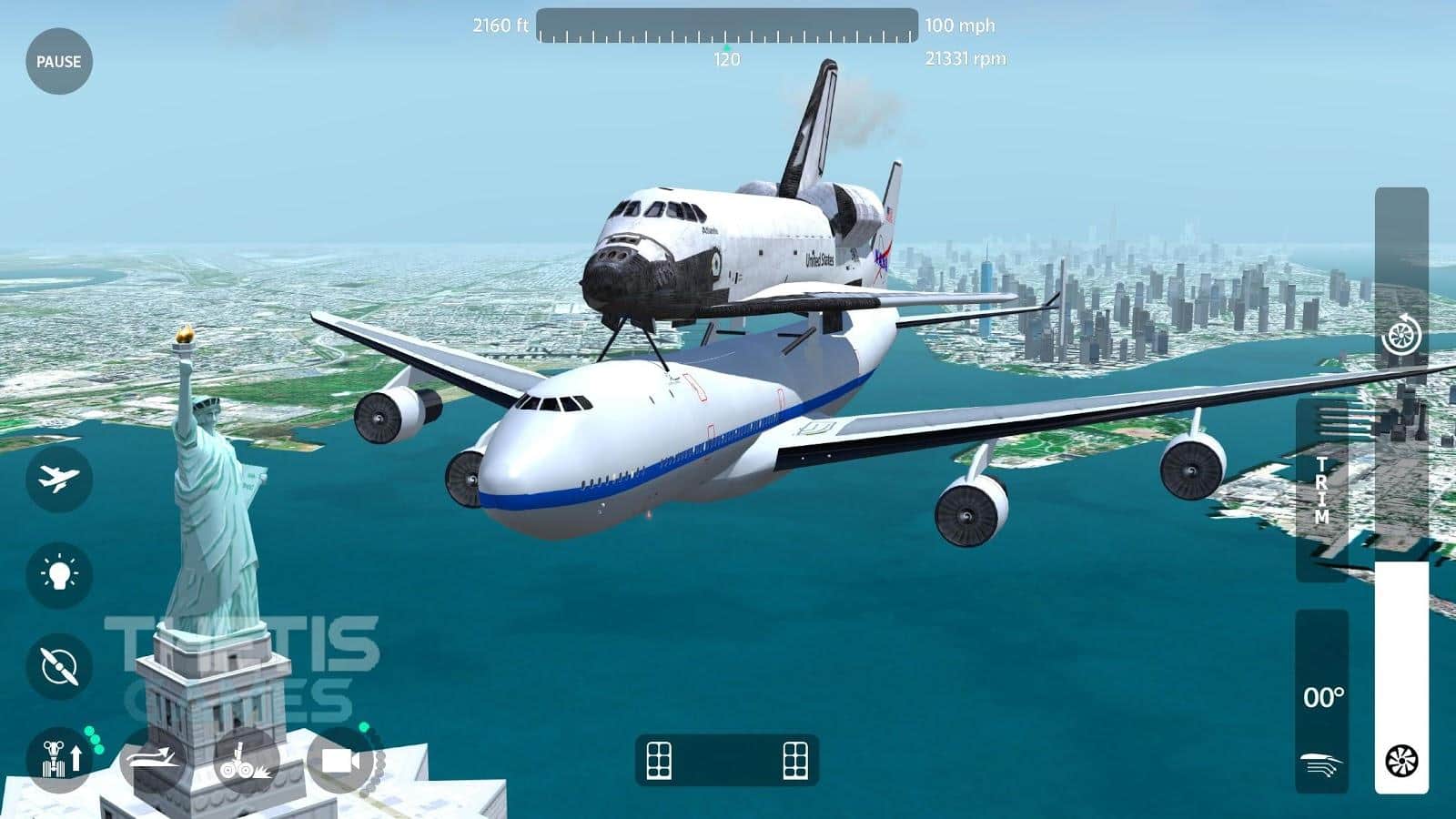Adjust the TRIM slider
Viewport: 1456px width, 819px height.
coord(1322,490)
